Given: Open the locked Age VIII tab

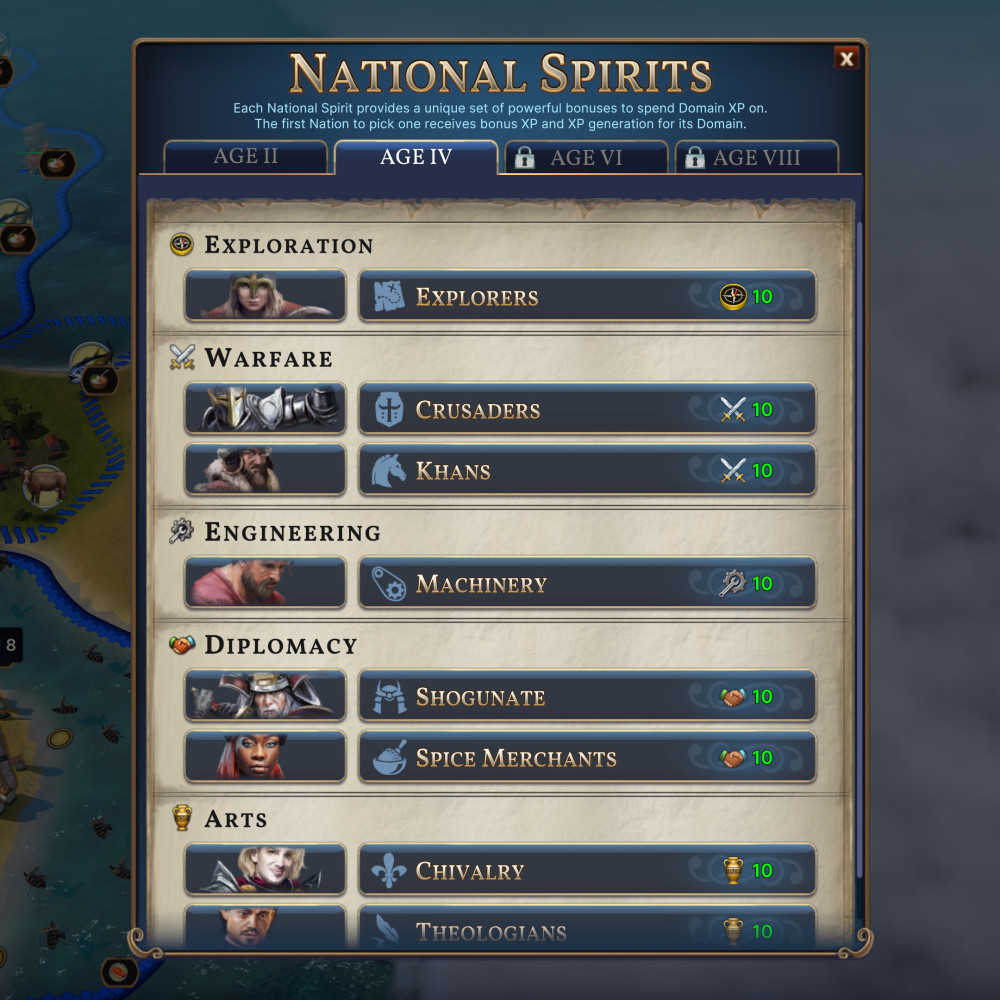Looking at the screenshot, I should point(756,158).
